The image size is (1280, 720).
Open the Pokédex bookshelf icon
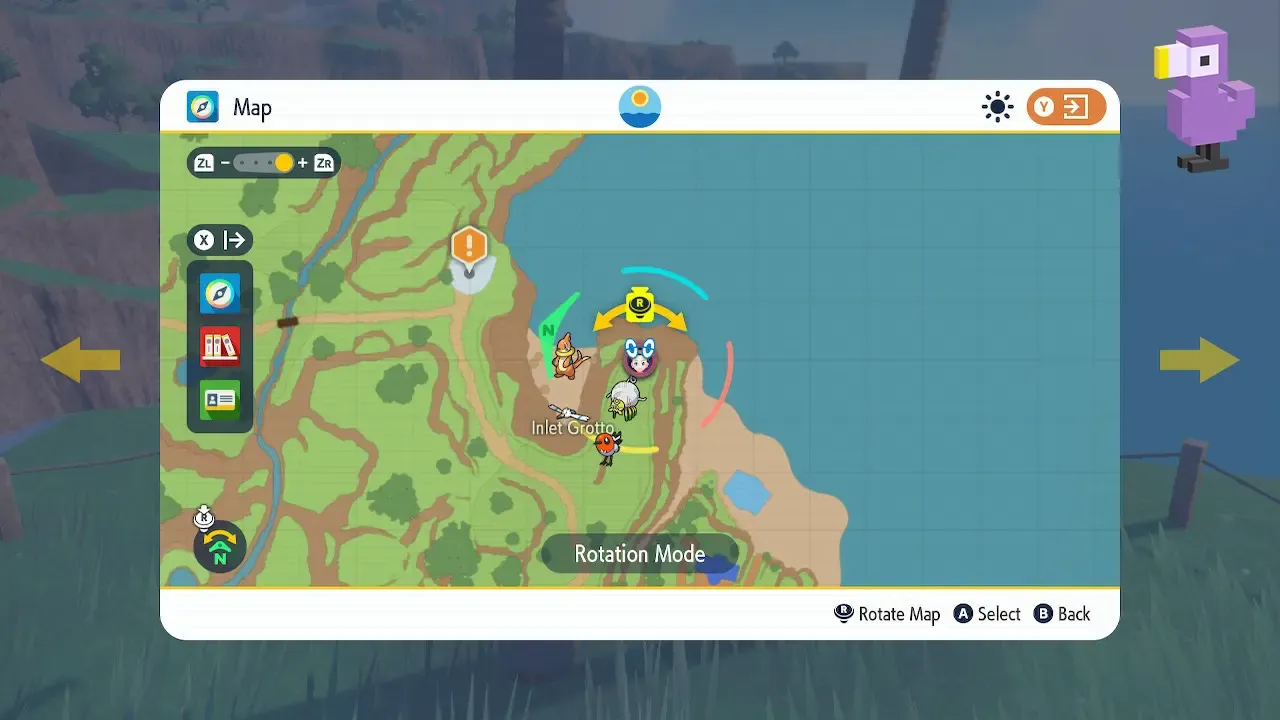(x=220, y=346)
